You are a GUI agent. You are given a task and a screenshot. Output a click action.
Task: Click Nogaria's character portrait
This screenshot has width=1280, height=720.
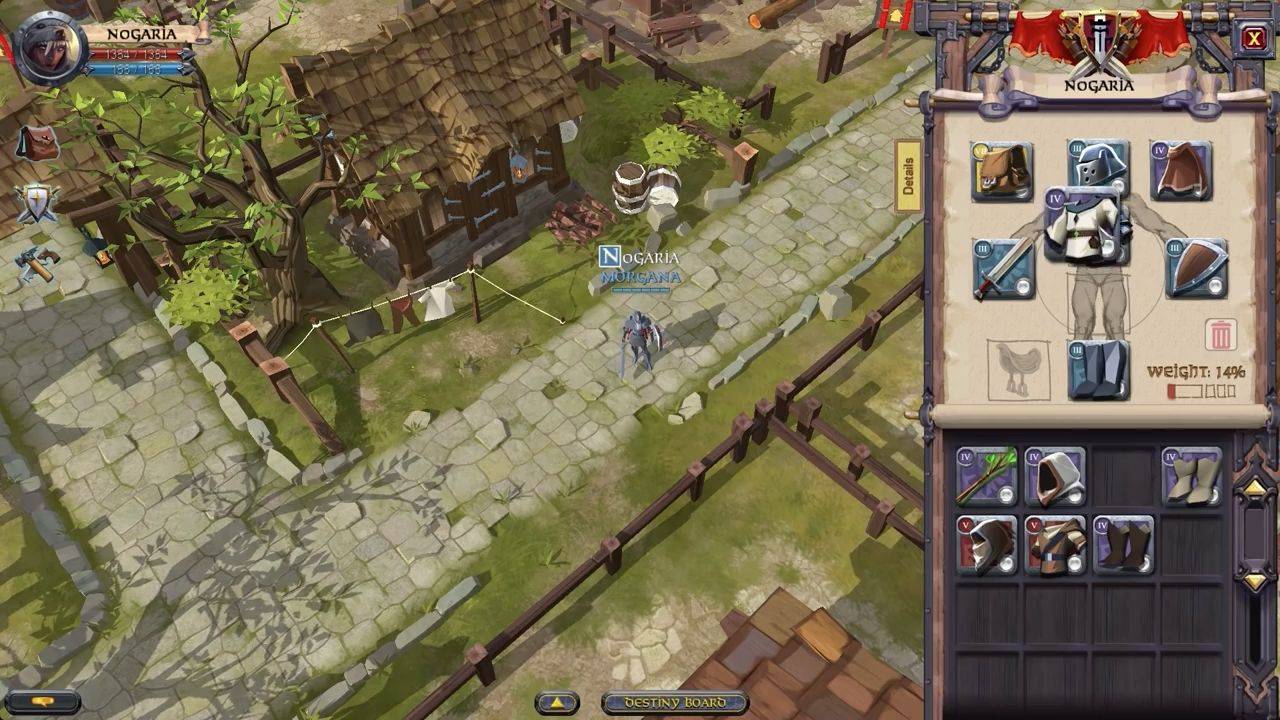(x=48, y=49)
